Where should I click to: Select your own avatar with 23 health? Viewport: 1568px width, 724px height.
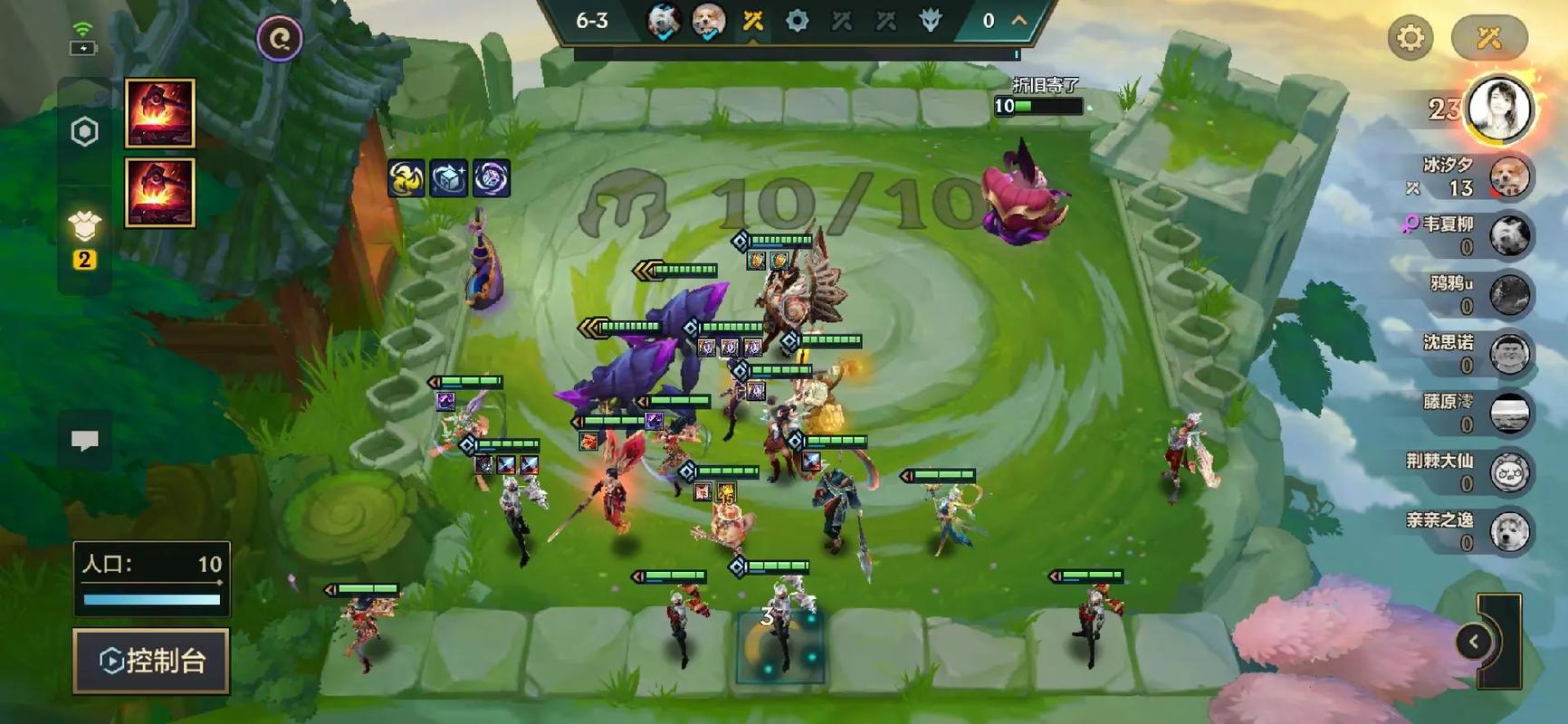[1499, 109]
